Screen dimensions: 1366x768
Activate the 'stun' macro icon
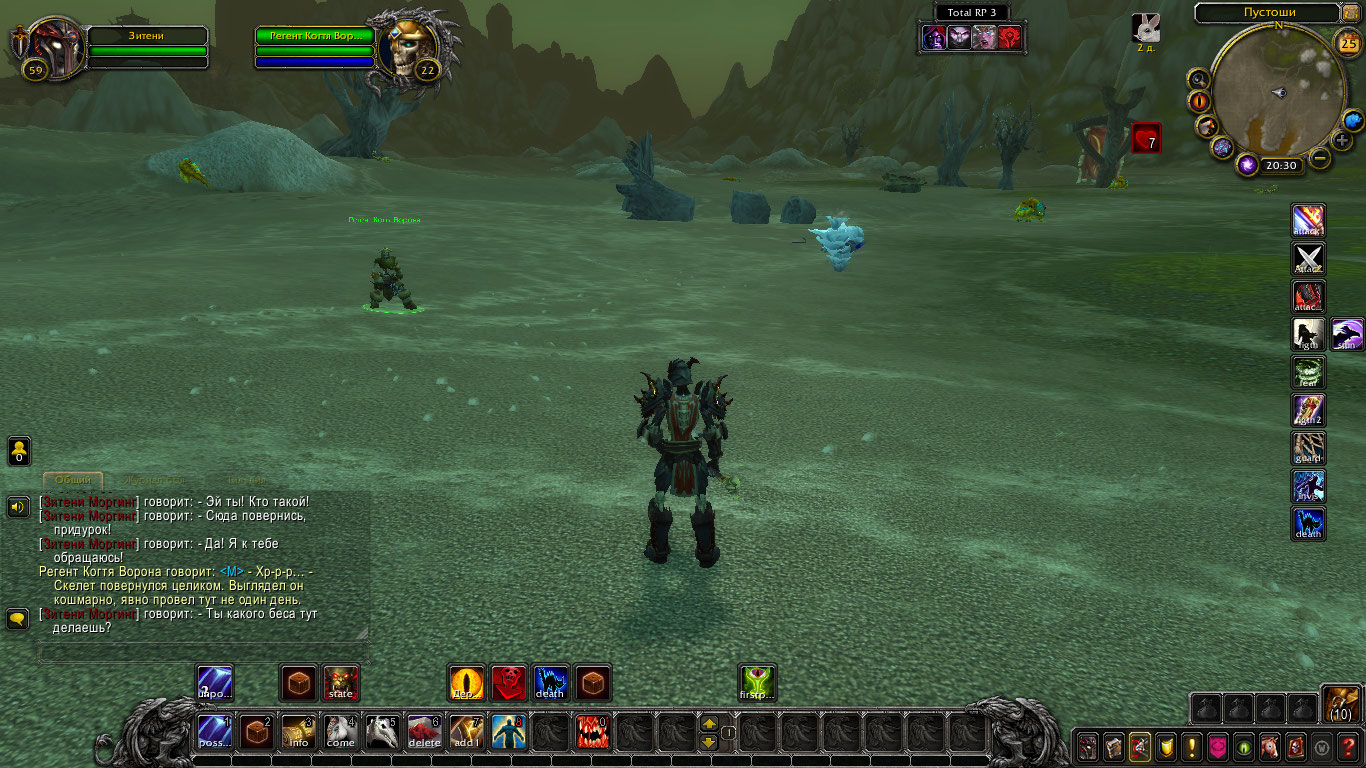[1347, 335]
